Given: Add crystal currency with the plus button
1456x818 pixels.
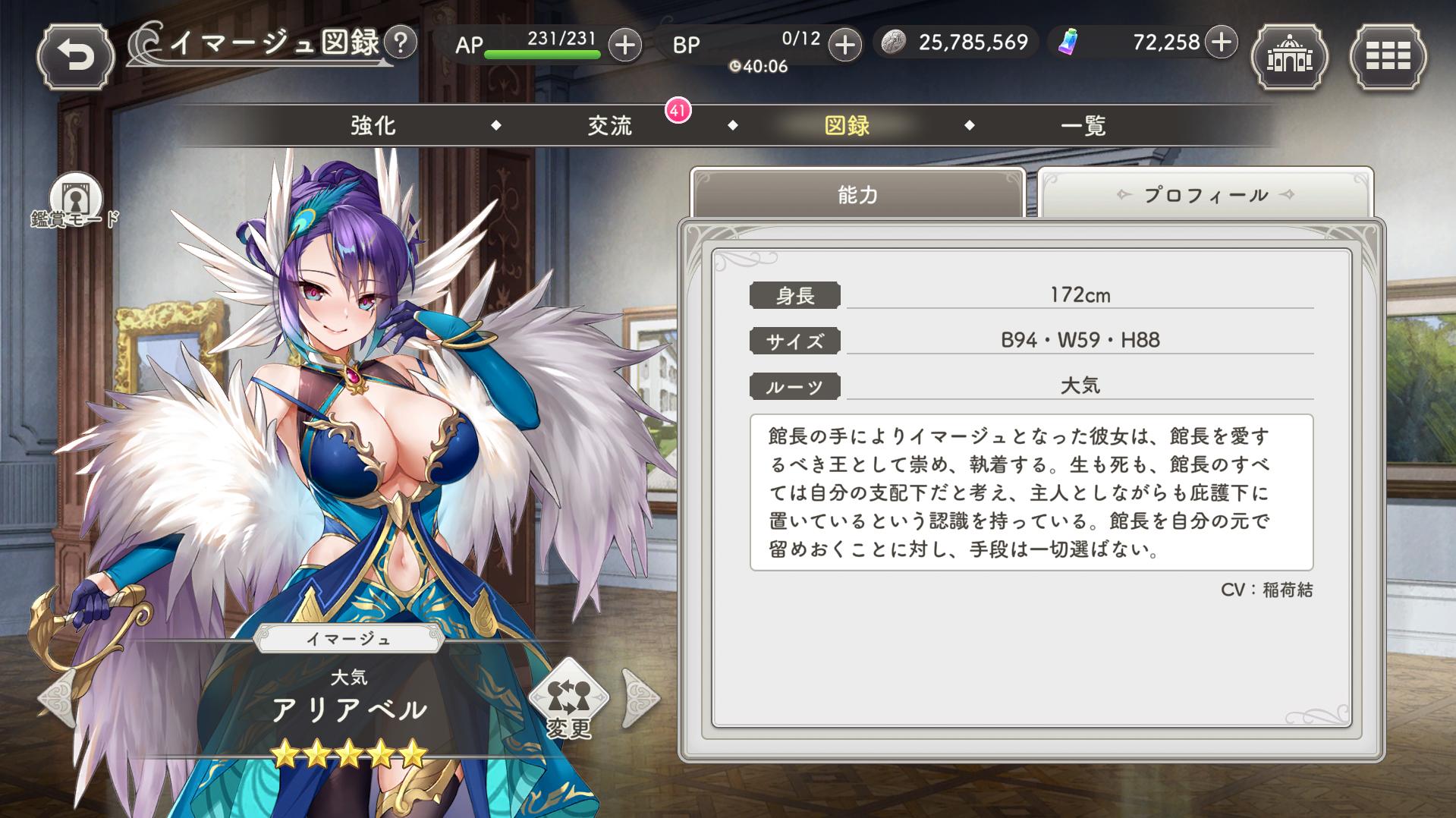Looking at the screenshot, I should click(1221, 42).
